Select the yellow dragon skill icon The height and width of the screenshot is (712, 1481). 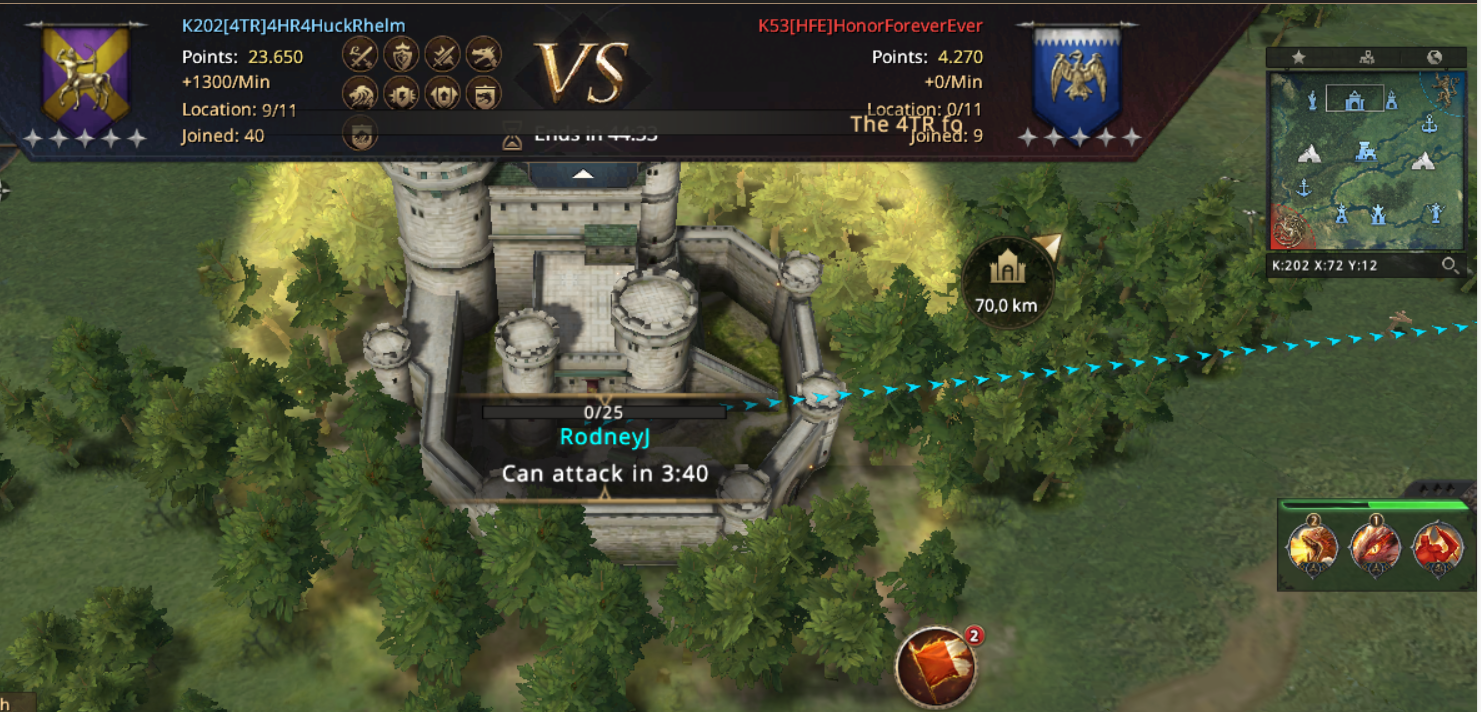tap(1312, 548)
